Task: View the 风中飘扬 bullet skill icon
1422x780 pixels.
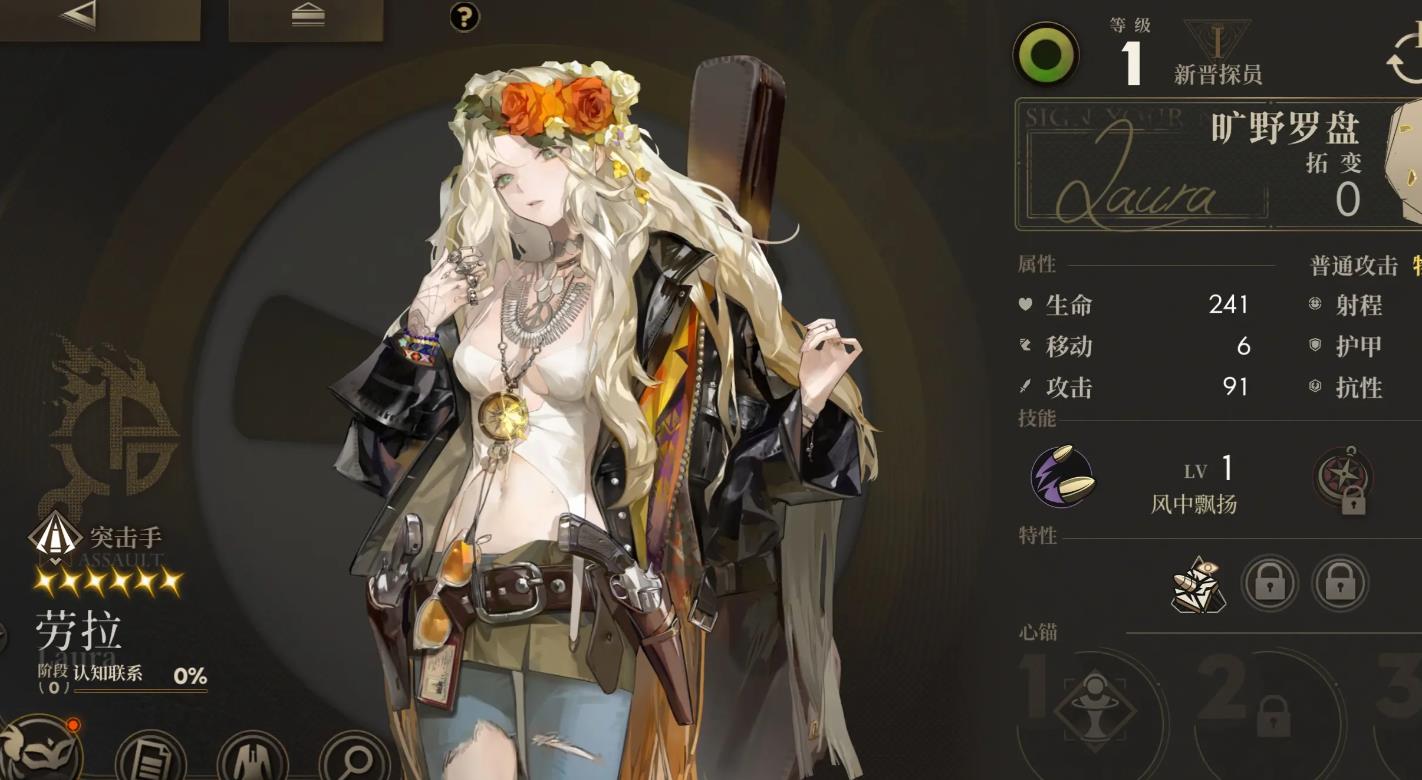Action: 1062,477
